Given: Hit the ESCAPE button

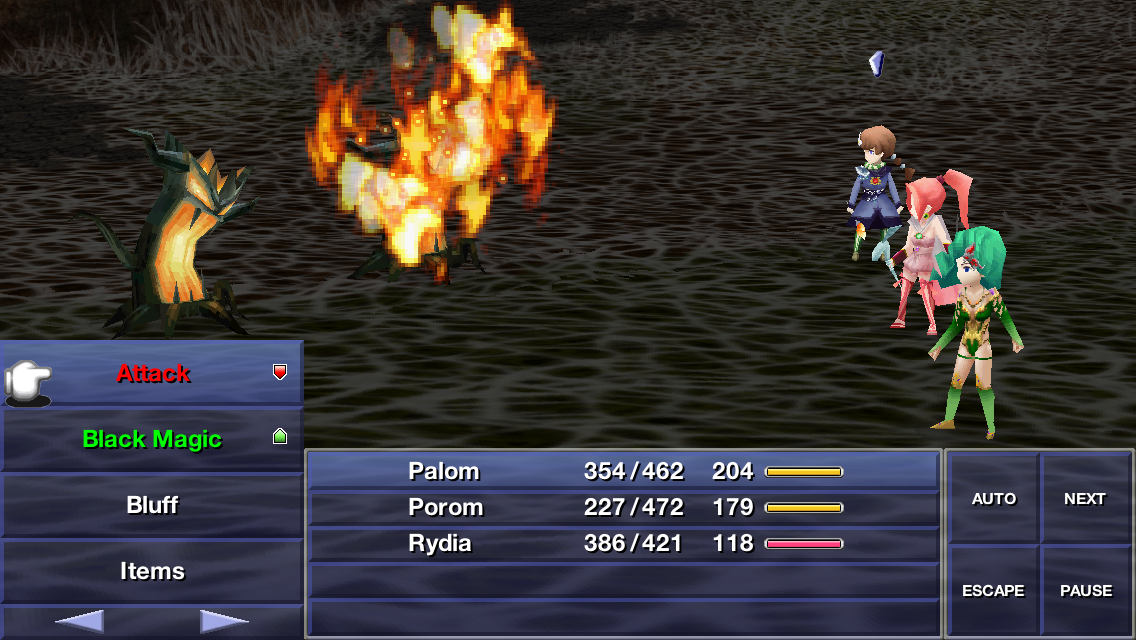Looking at the screenshot, I should (x=994, y=591).
